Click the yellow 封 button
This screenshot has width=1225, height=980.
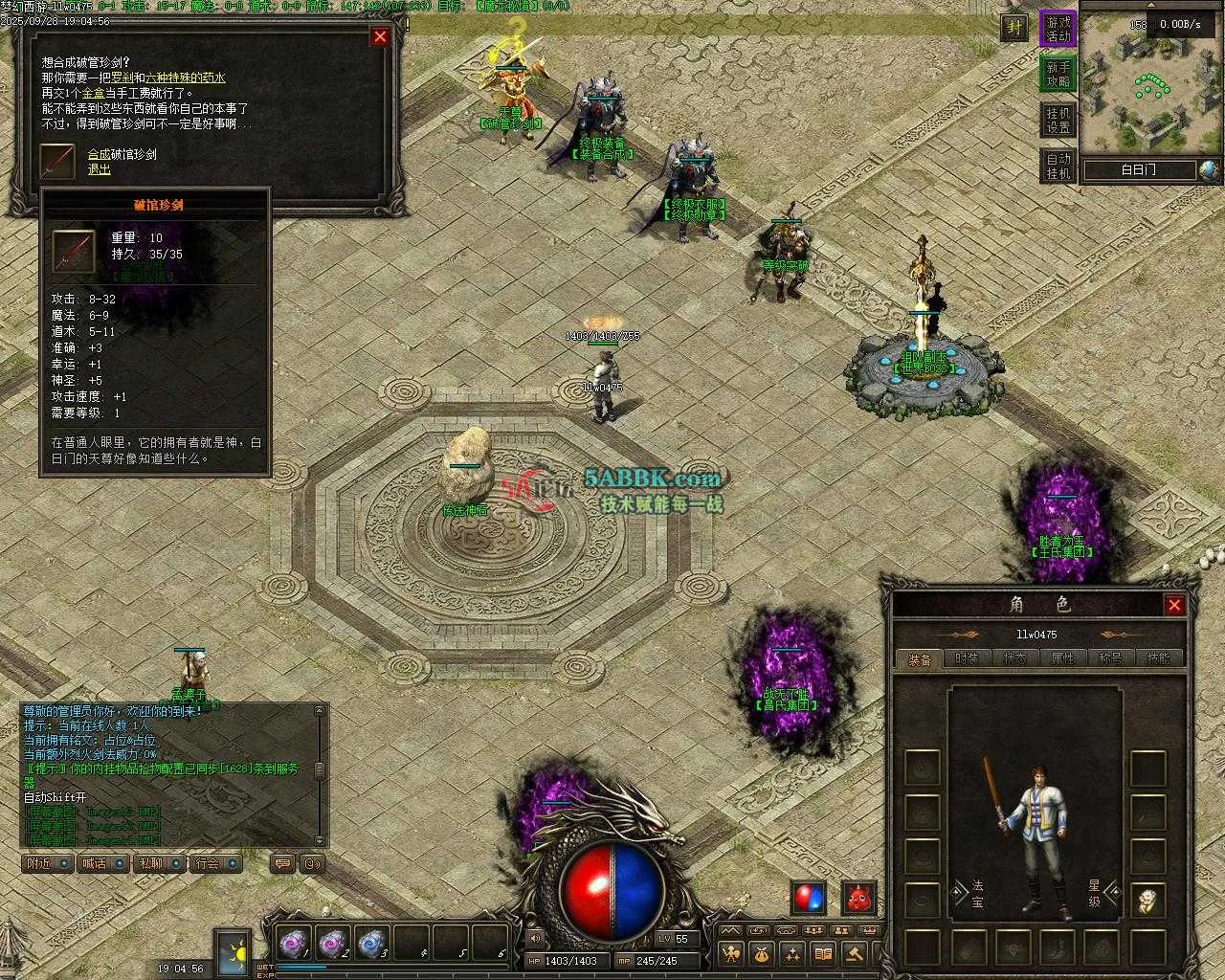tap(1014, 28)
